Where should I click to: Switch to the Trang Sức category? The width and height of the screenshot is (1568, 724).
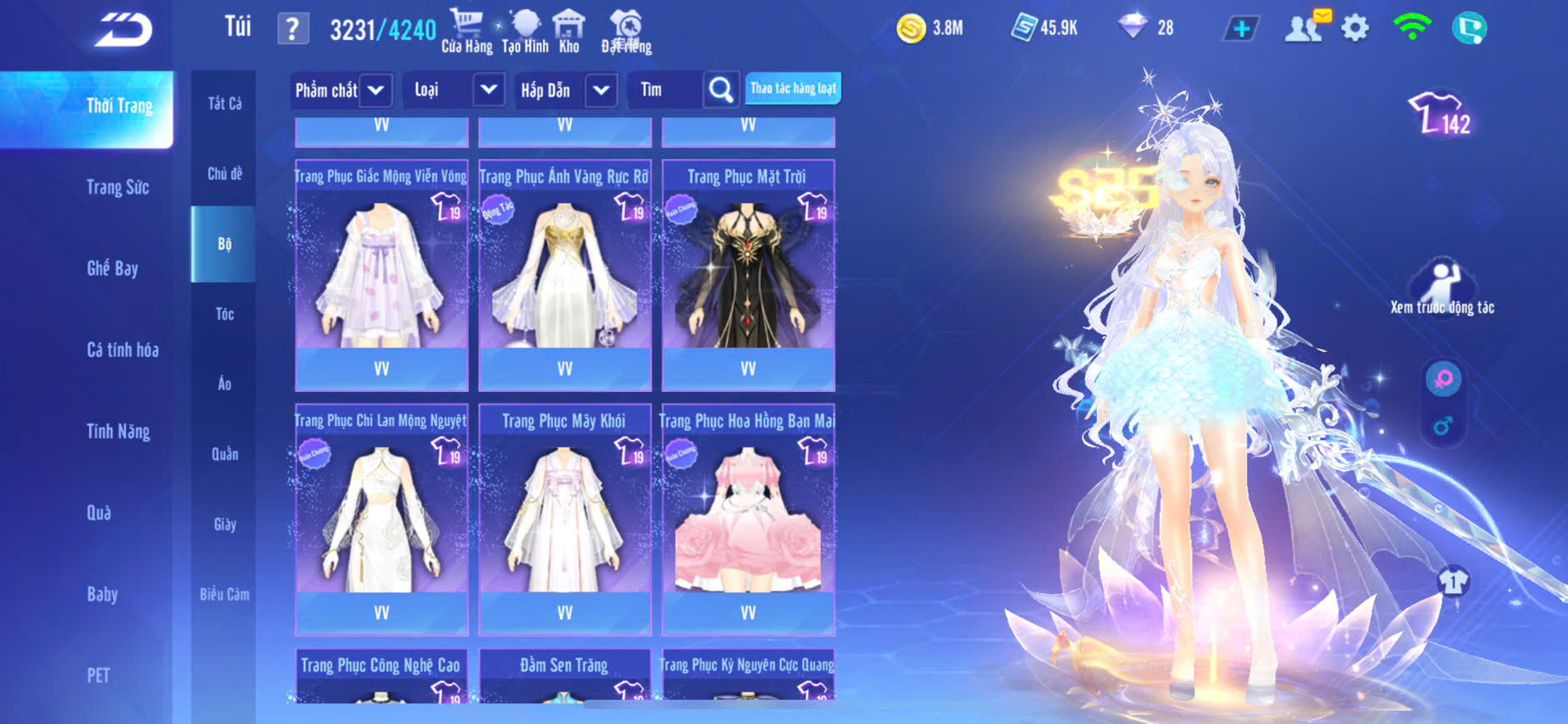coord(117,187)
